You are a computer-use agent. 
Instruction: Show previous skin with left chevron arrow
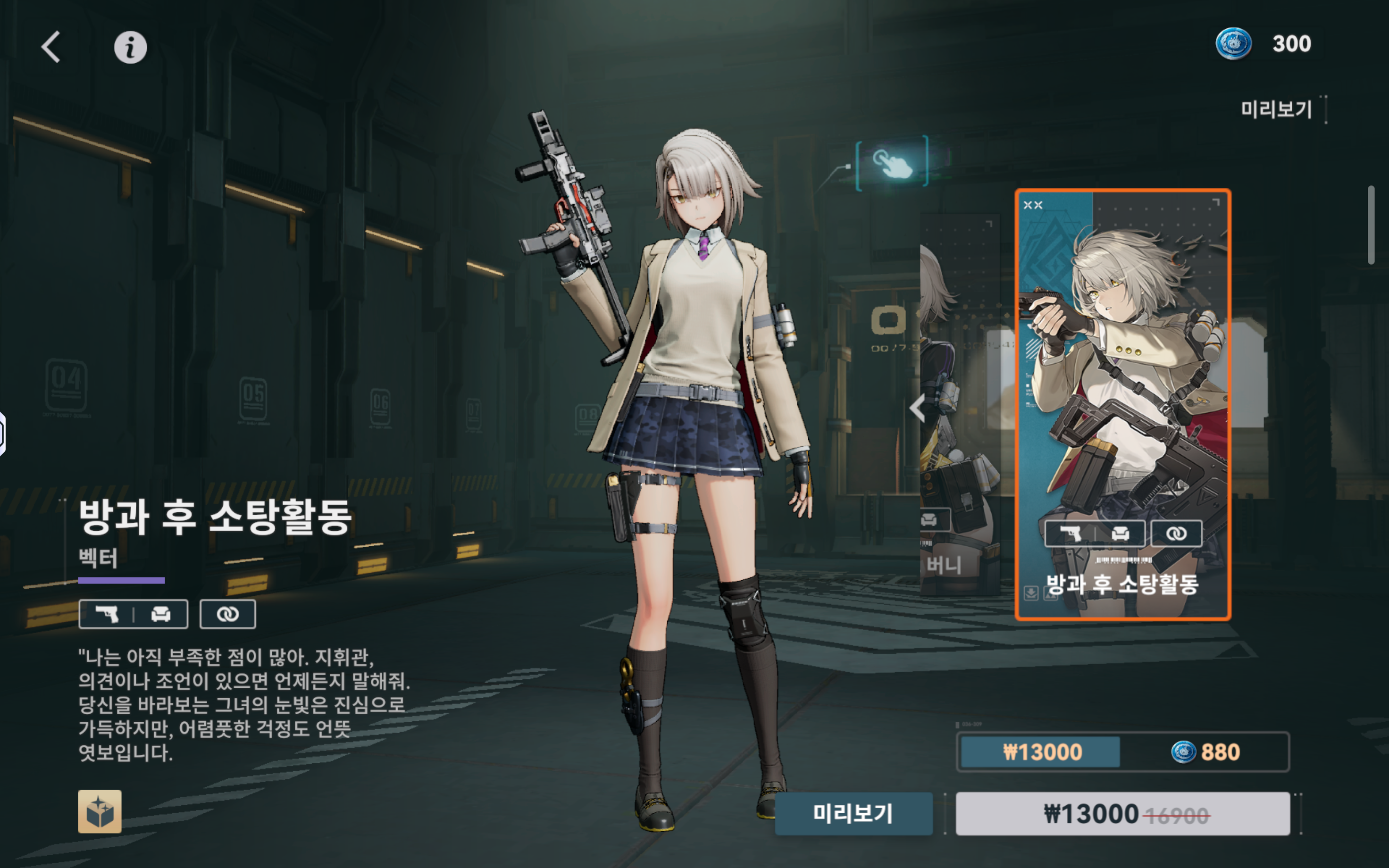(918, 408)
